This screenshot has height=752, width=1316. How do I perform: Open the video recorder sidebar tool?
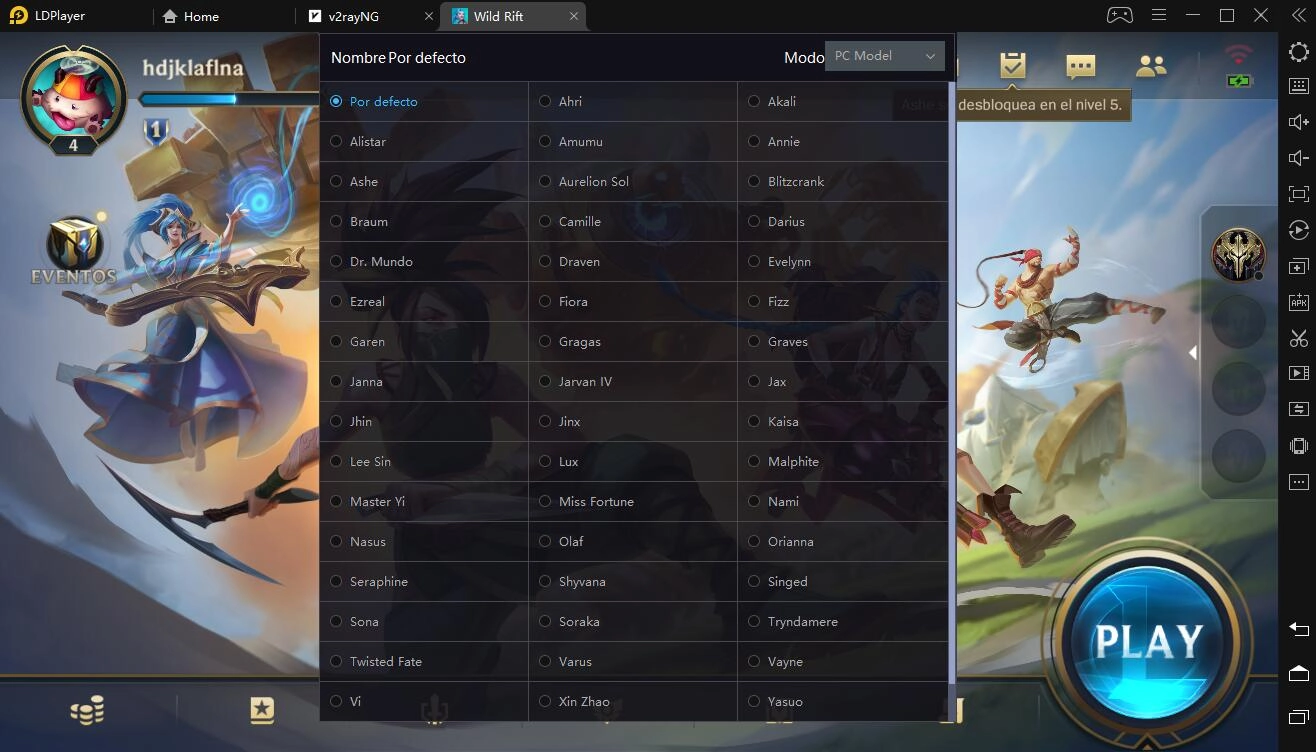point(1297,372)
